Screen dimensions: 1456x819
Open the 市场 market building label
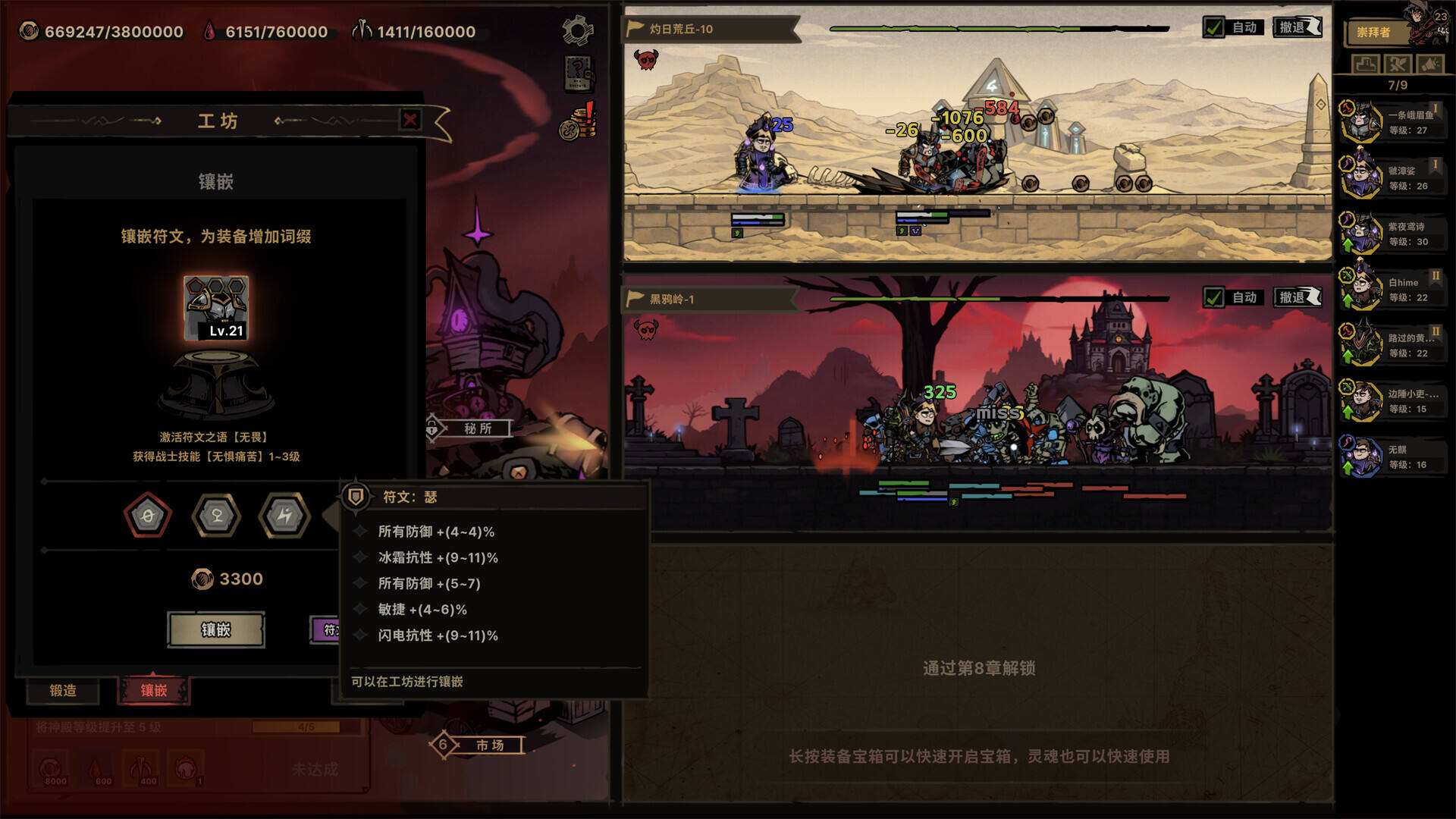pos(489,745)
